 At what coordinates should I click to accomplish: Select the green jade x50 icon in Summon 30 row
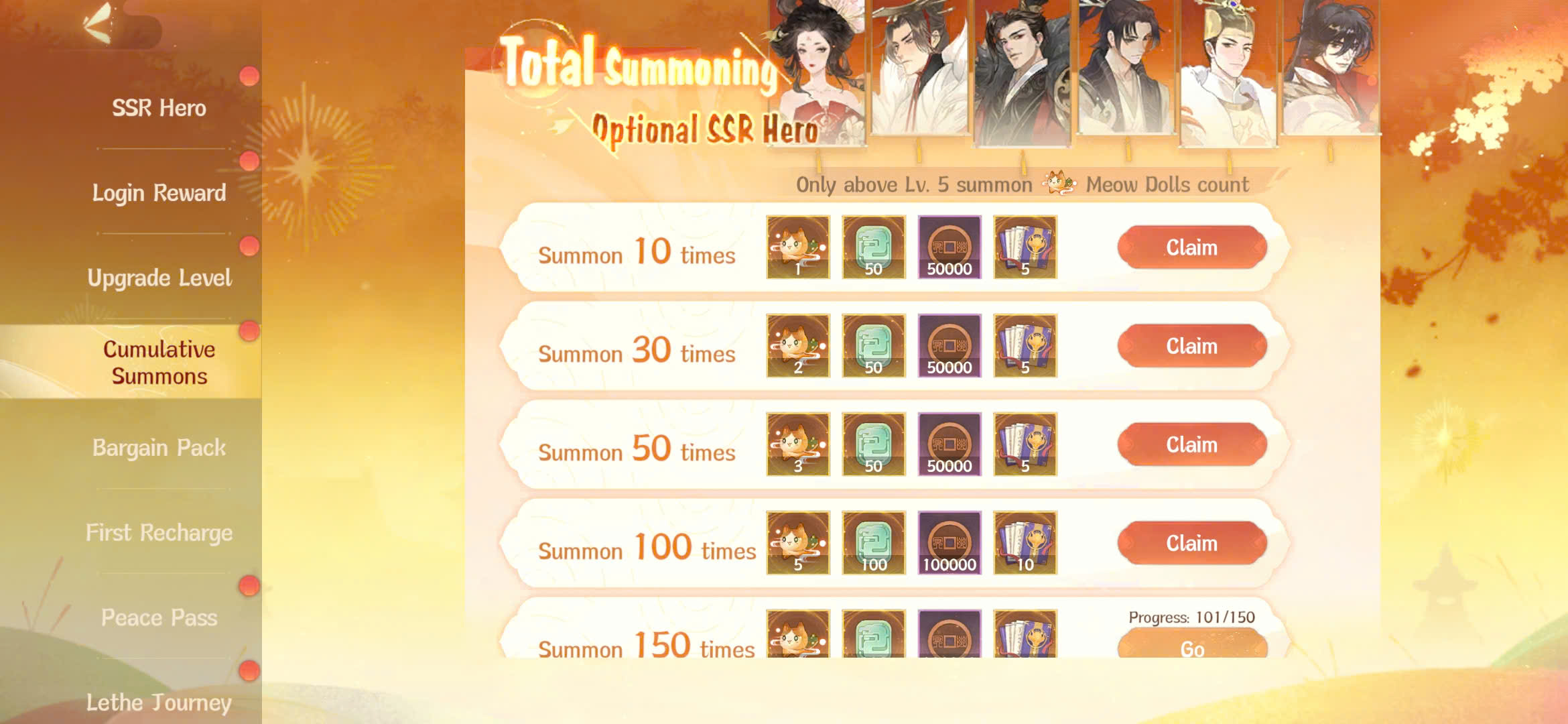coord(872,346)
